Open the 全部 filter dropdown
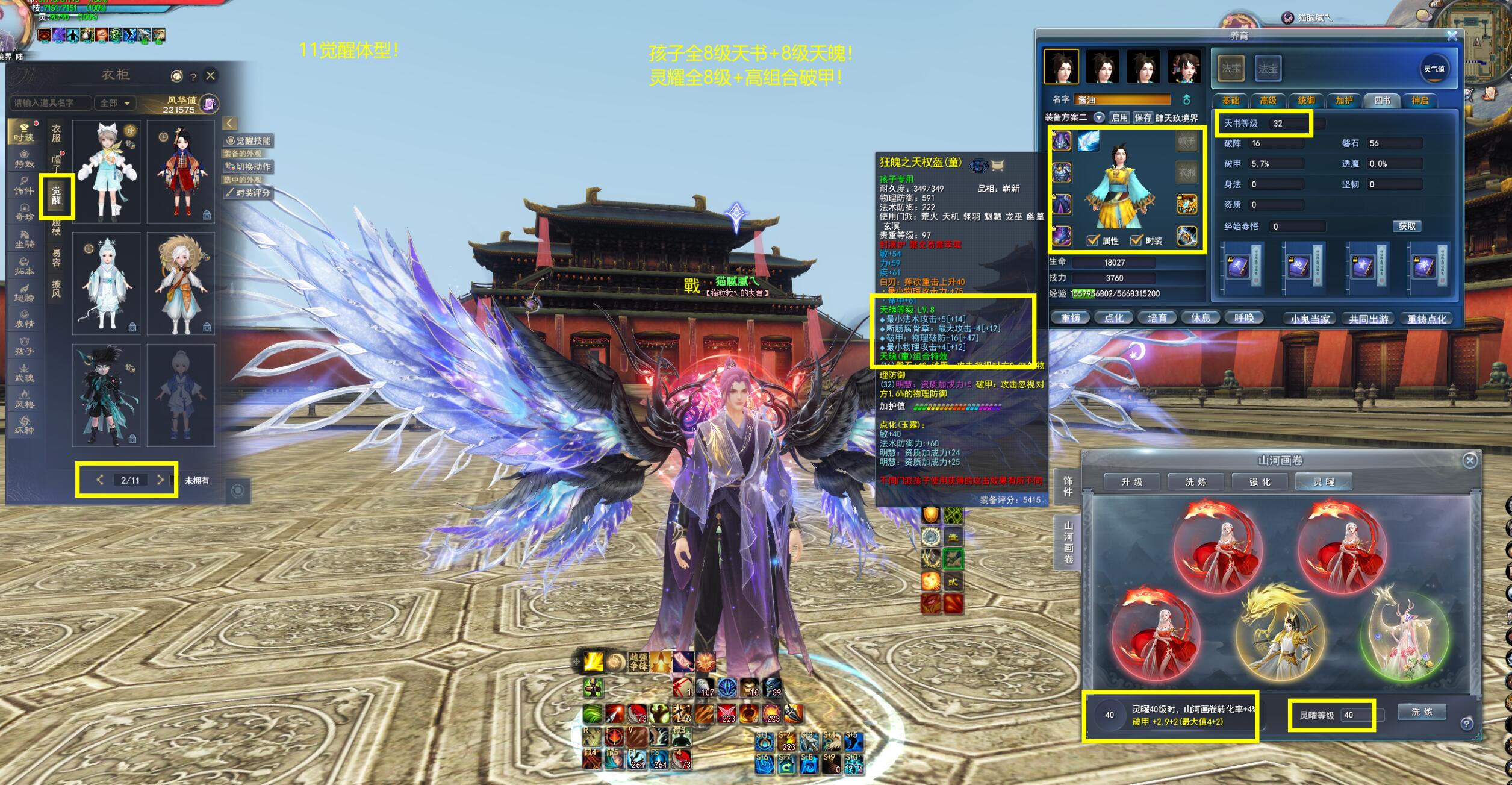 [115, 103]
